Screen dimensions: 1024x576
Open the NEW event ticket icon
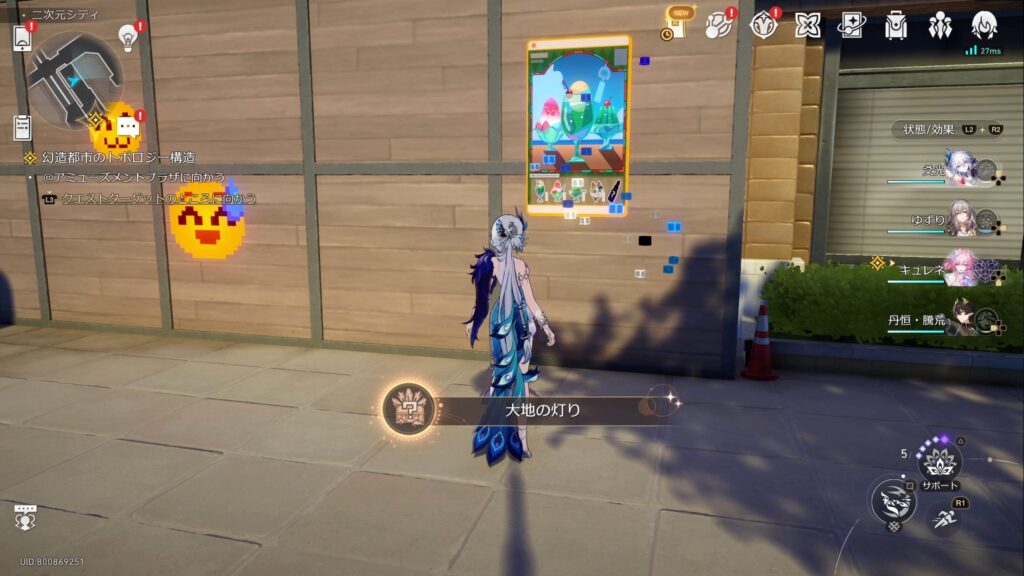tap(680, 22)
